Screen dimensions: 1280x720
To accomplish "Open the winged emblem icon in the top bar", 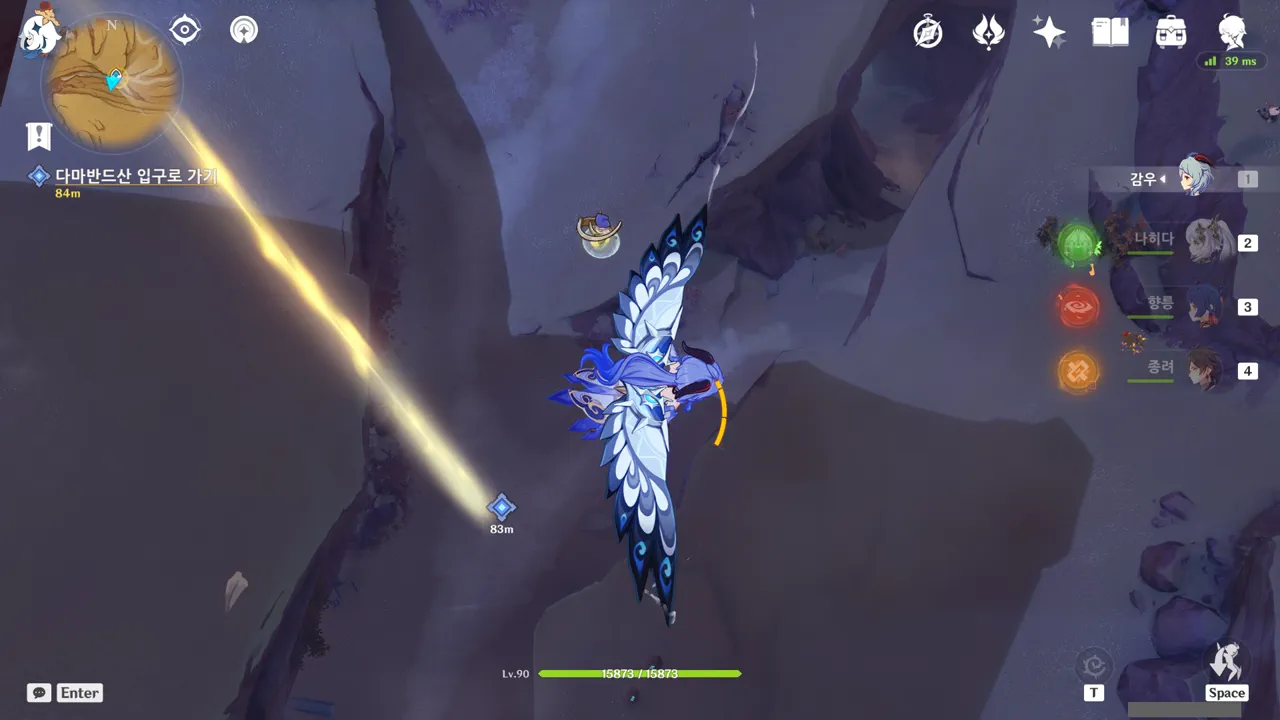I will (988, 32).
